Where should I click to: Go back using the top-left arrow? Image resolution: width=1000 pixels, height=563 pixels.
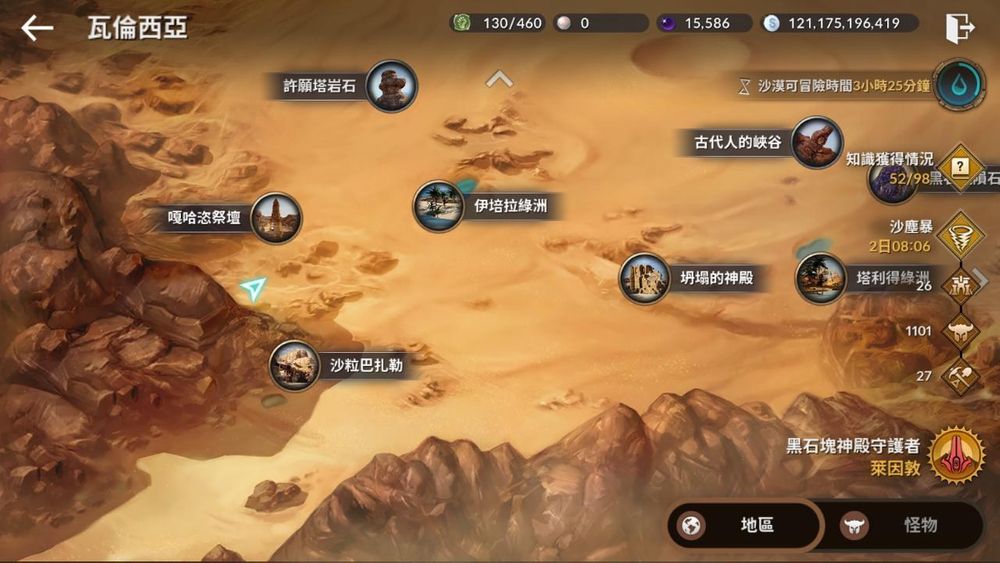tap(37, 28)
